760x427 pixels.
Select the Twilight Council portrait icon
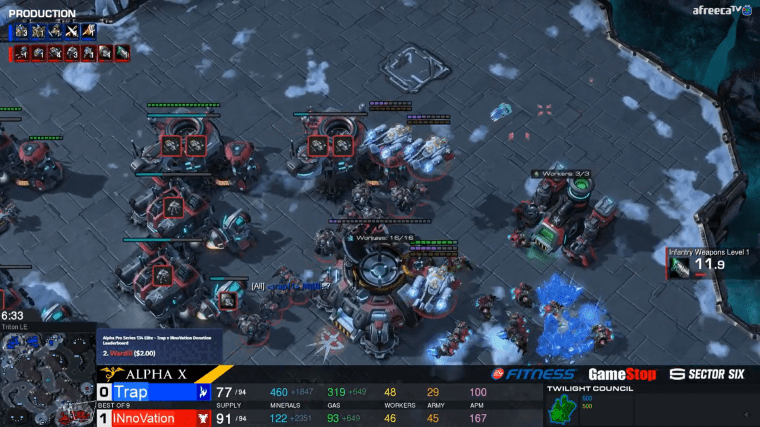pos(565,406)
